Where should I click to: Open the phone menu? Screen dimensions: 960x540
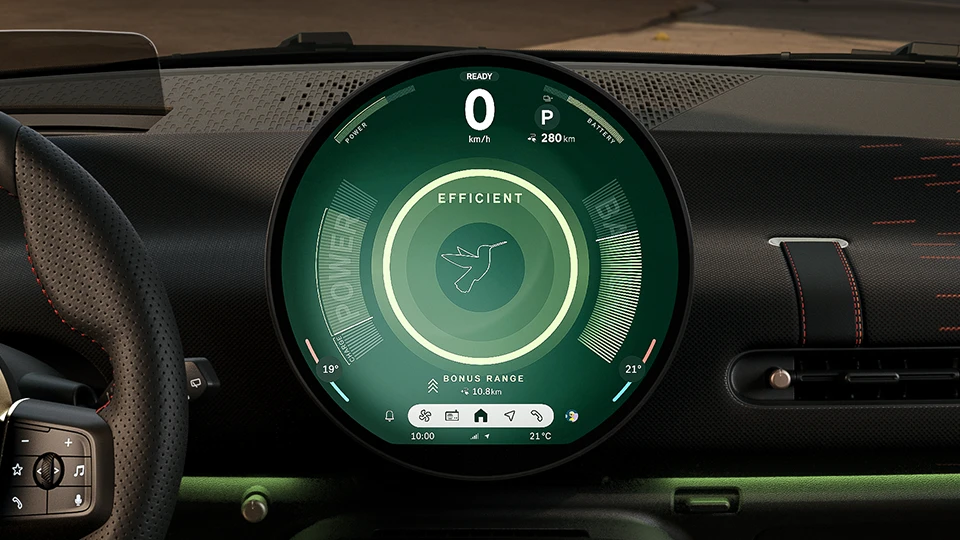tap(537, 415)
